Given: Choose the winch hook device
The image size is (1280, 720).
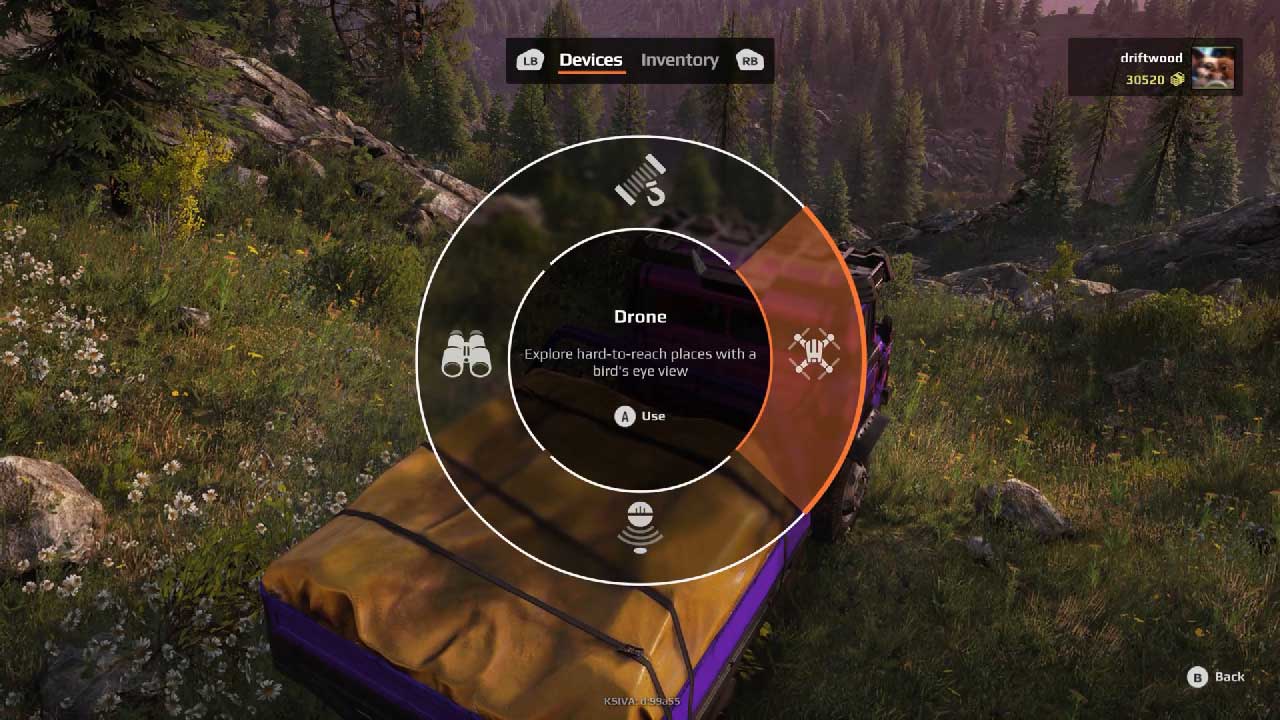Looking at the screenshot, I should point(640,179).
